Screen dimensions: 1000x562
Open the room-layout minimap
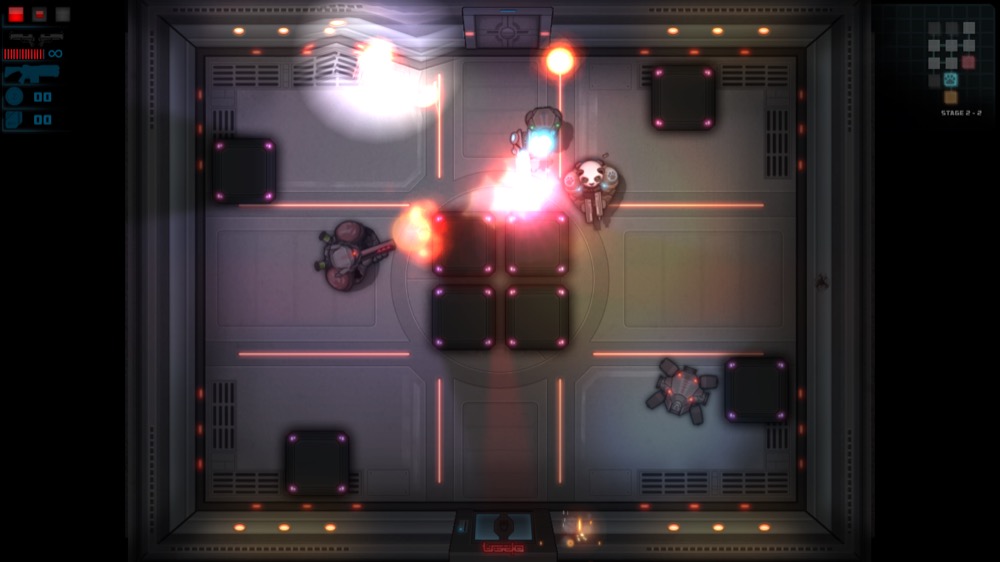(950, 62)
